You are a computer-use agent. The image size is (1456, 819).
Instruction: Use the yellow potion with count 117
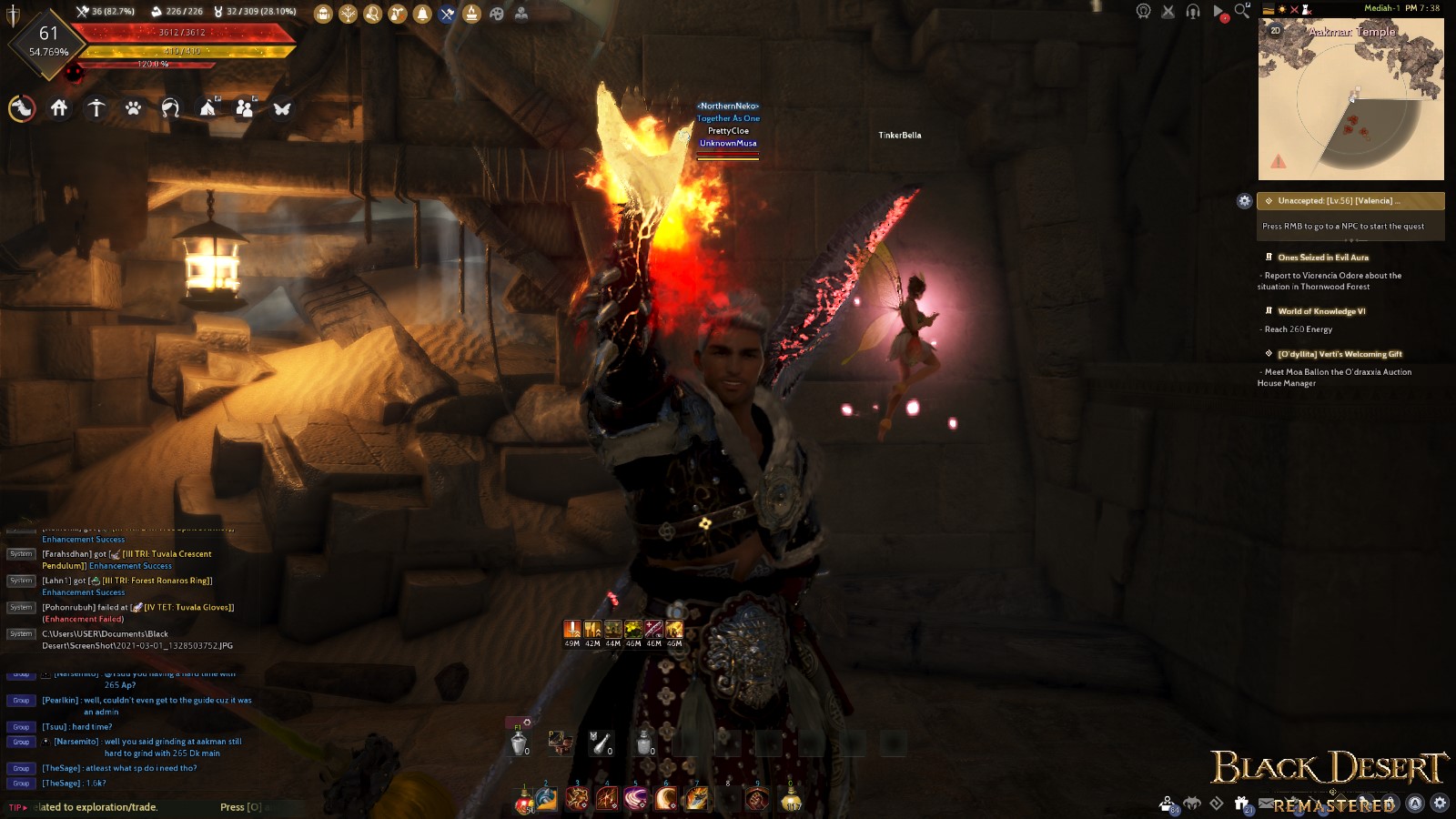[793, 799]
